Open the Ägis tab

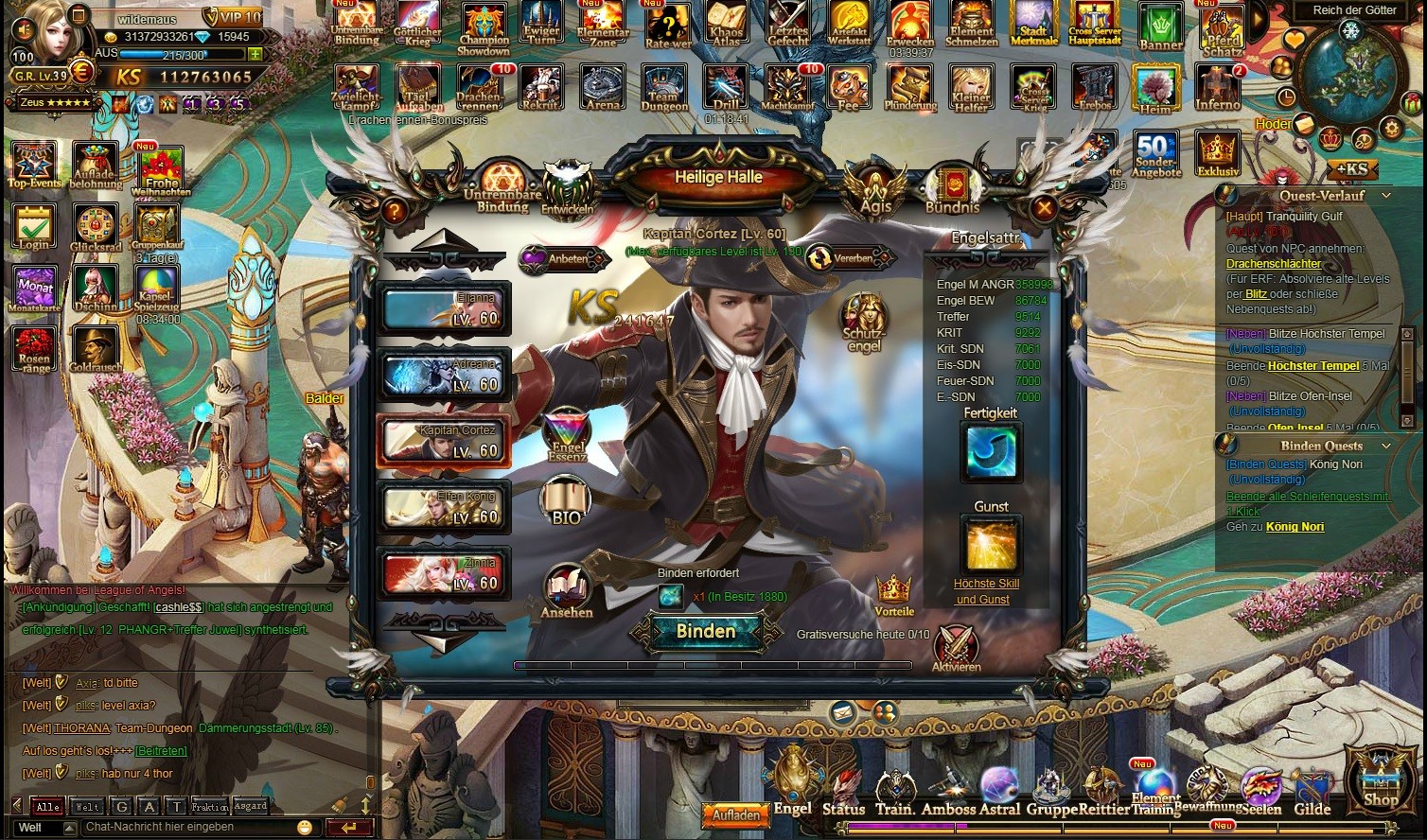click(x=875, y=188)
